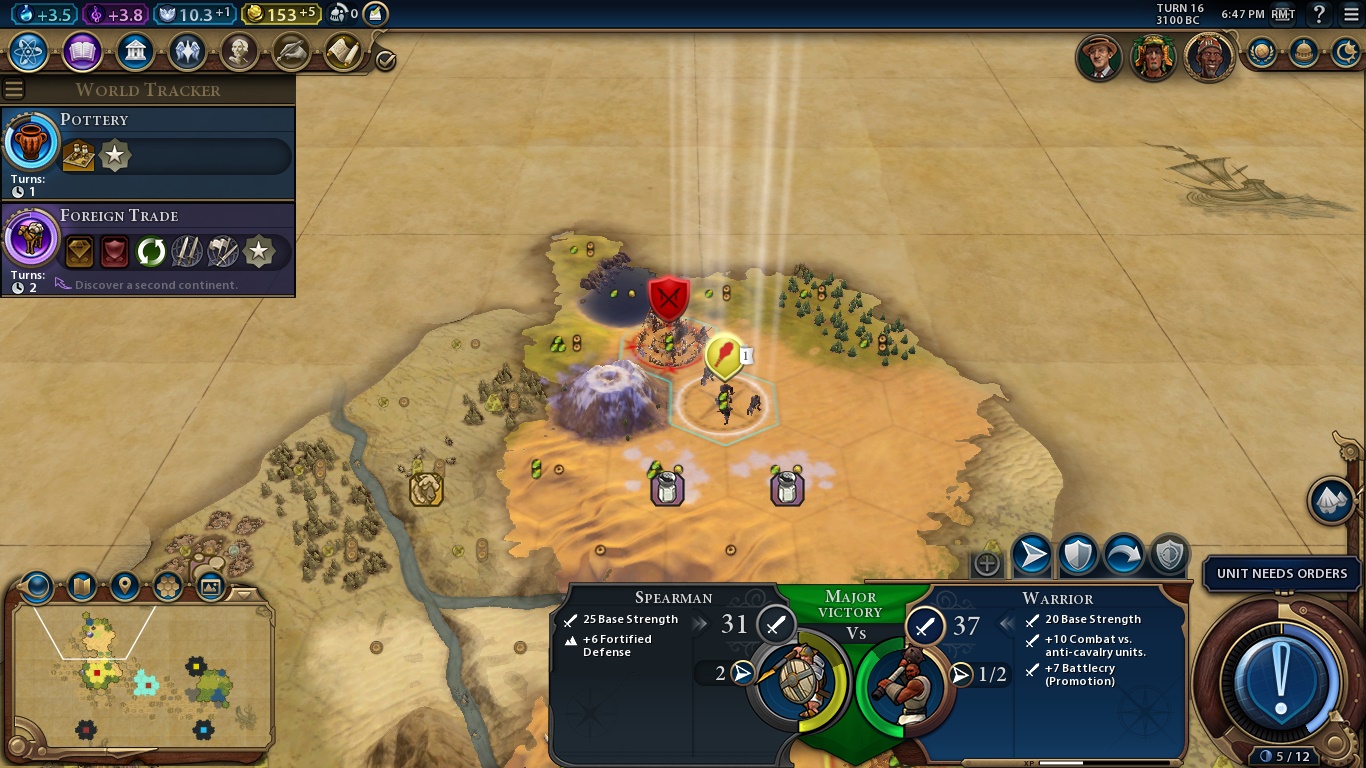Viewport: 1366px width, 768px height.
Task: Skip the unit's turn with curved arrow
Action: 1124,555
